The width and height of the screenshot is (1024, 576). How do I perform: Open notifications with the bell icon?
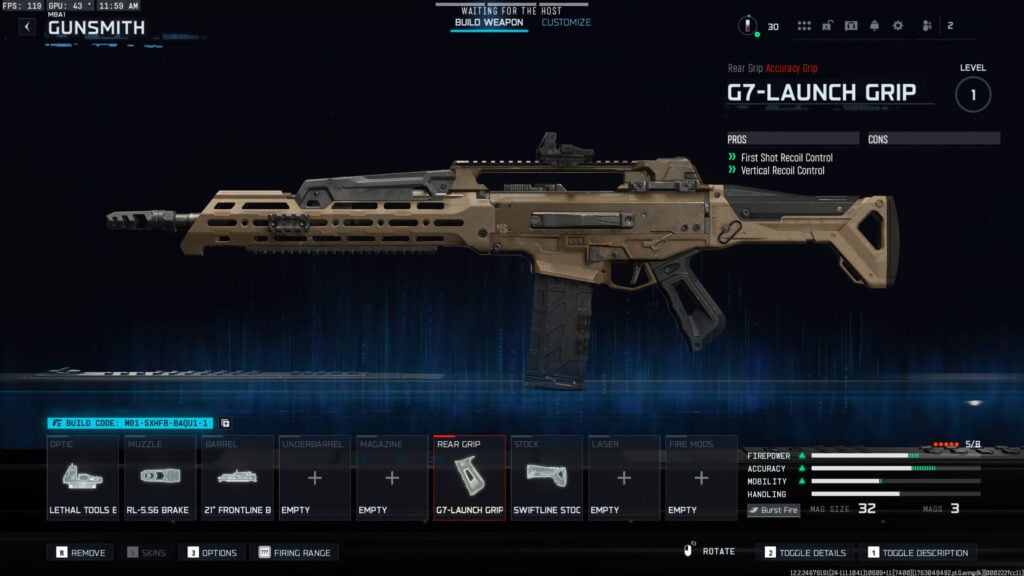[874, 26]
